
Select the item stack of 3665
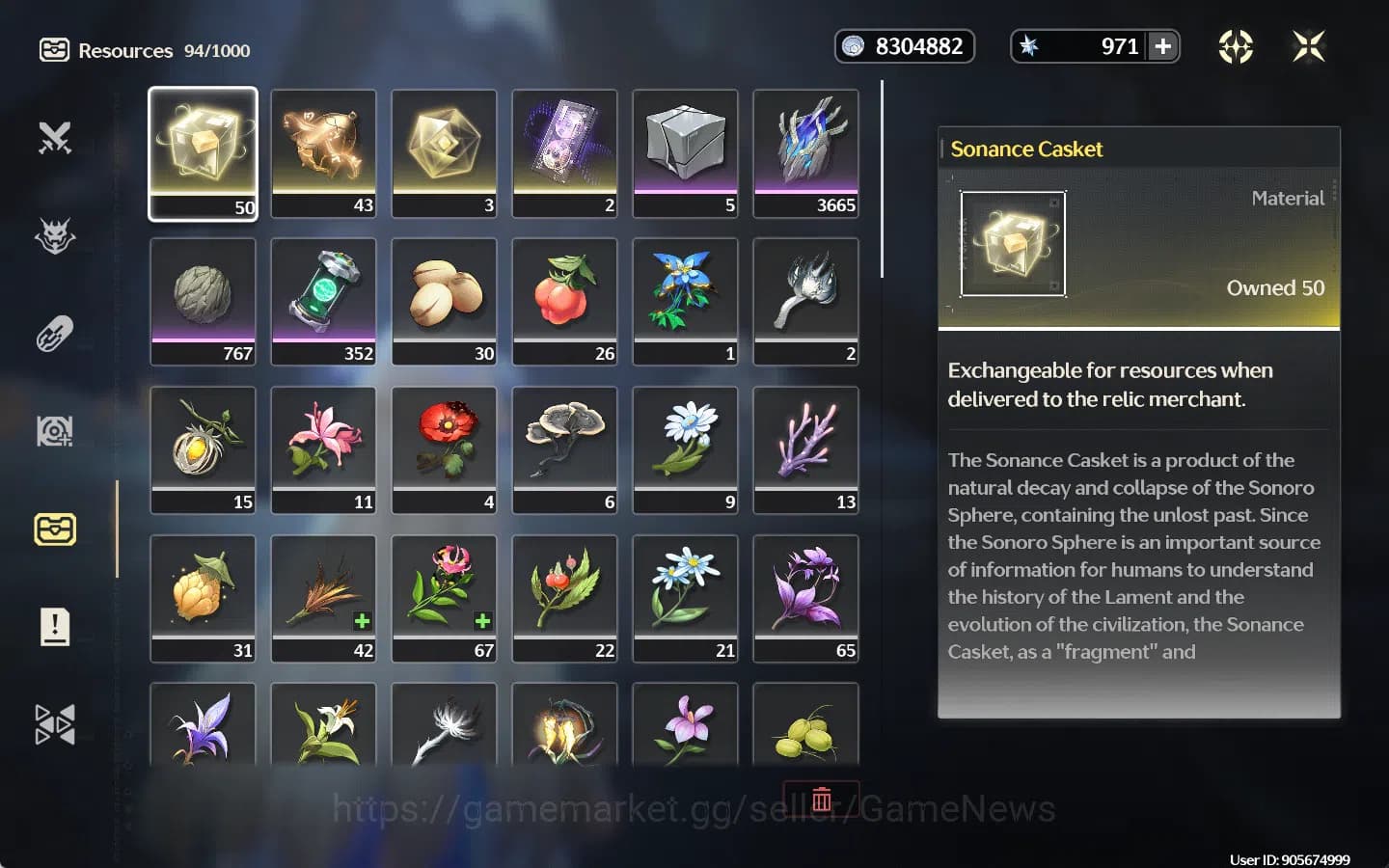point(805,152)
